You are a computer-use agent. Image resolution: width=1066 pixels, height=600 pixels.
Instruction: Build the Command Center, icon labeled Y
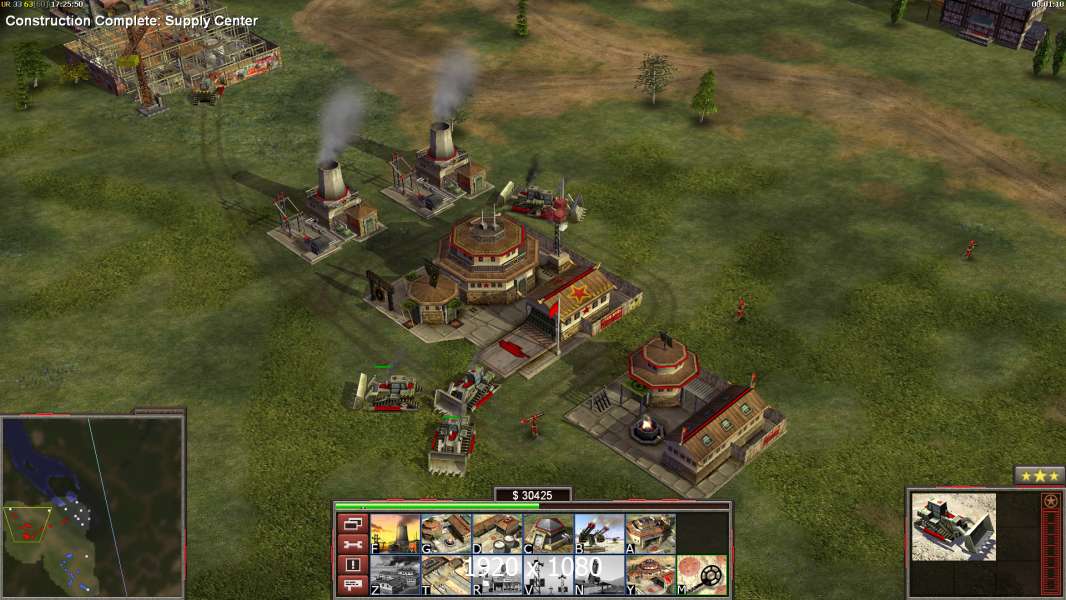650,574
